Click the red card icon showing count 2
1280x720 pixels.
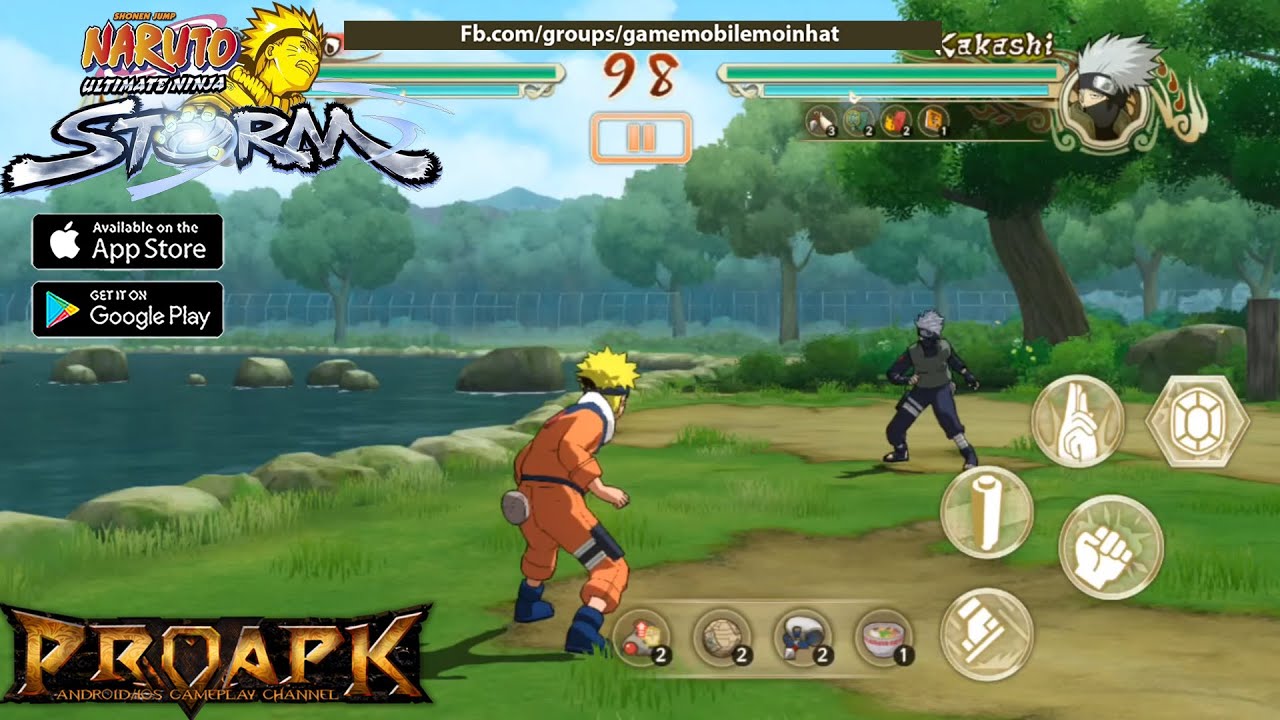pos(894,123)
